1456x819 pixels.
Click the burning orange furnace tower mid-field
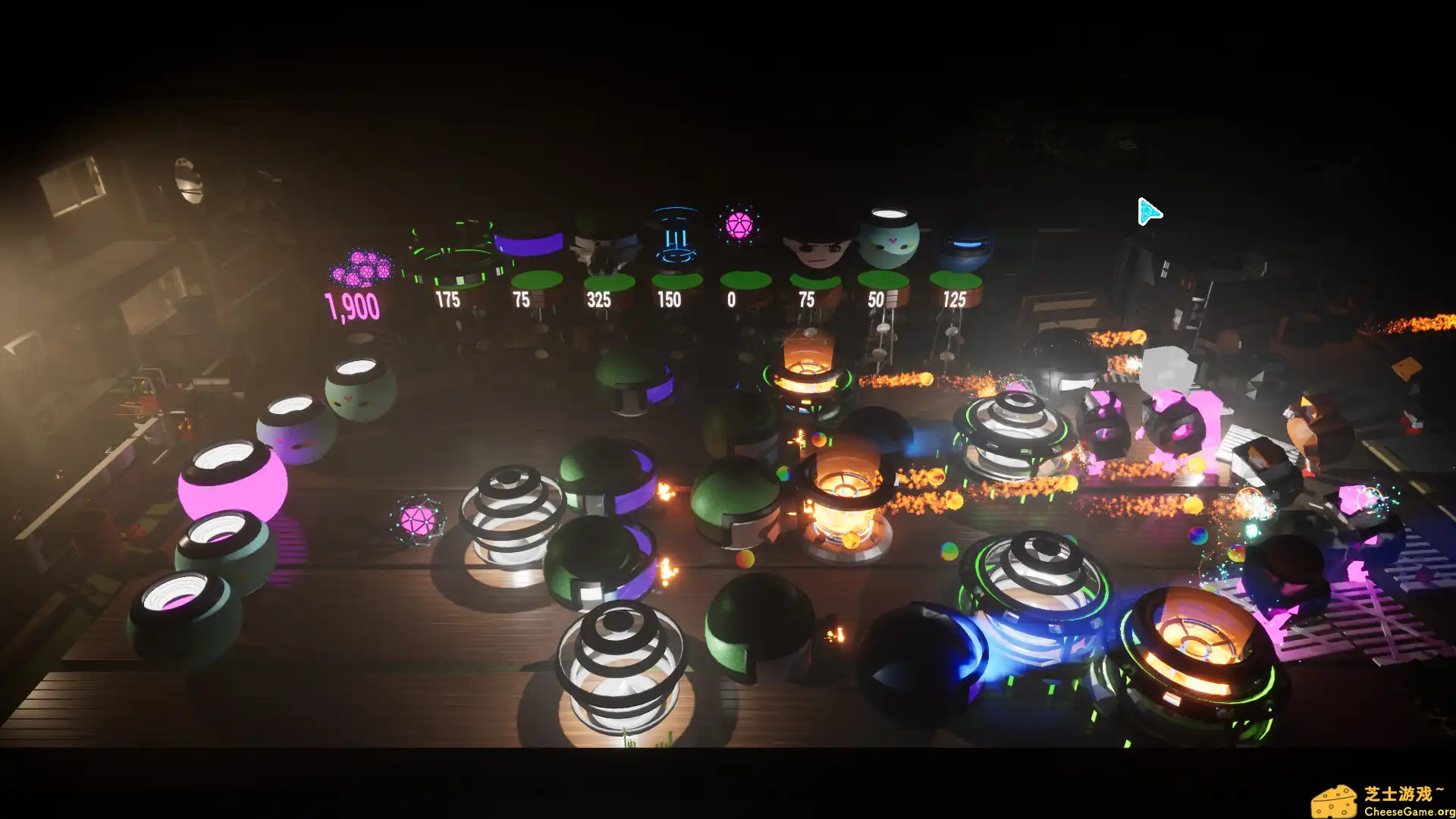844,493
